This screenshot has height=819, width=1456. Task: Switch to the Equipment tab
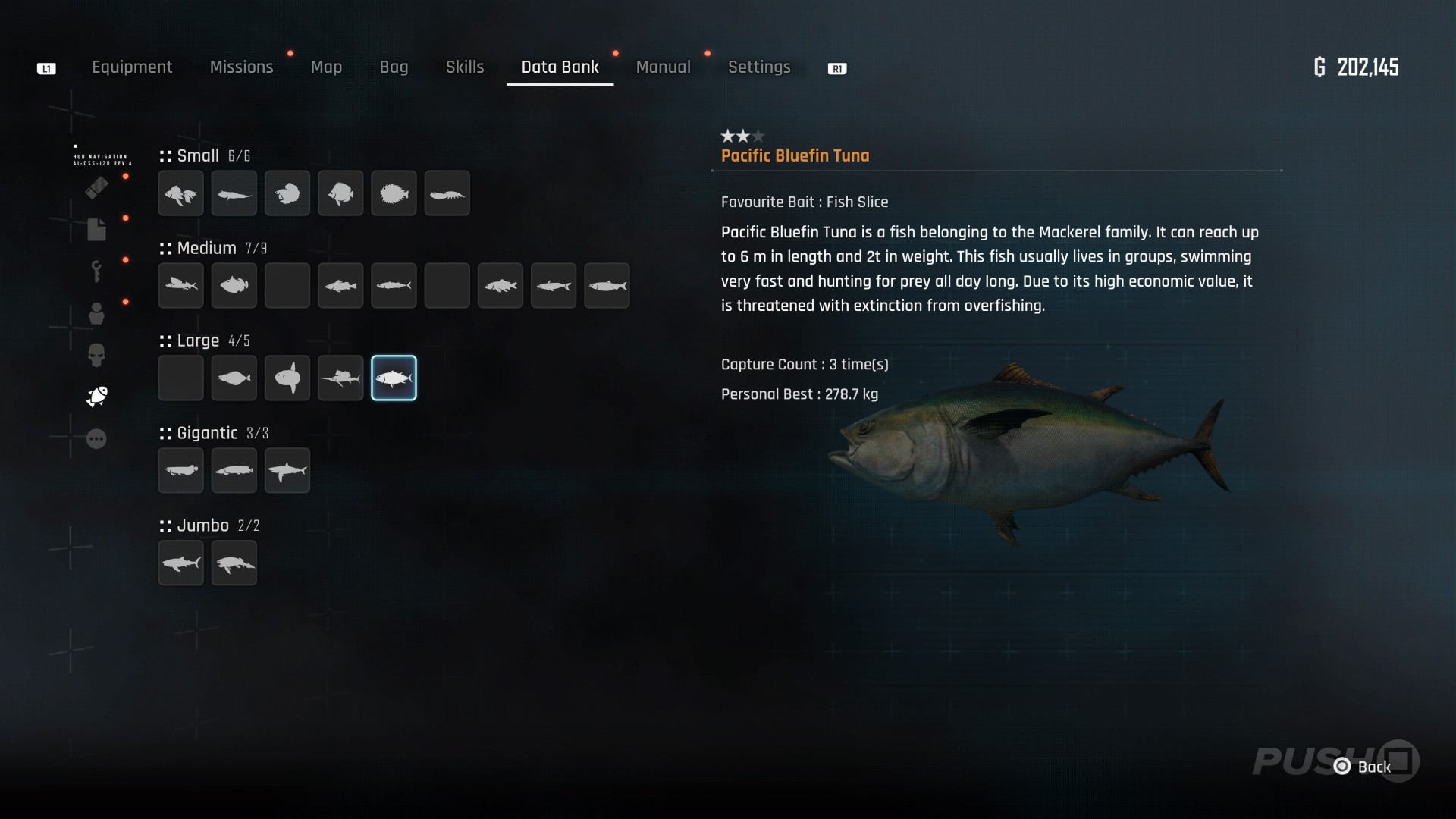tap(132, 67)
